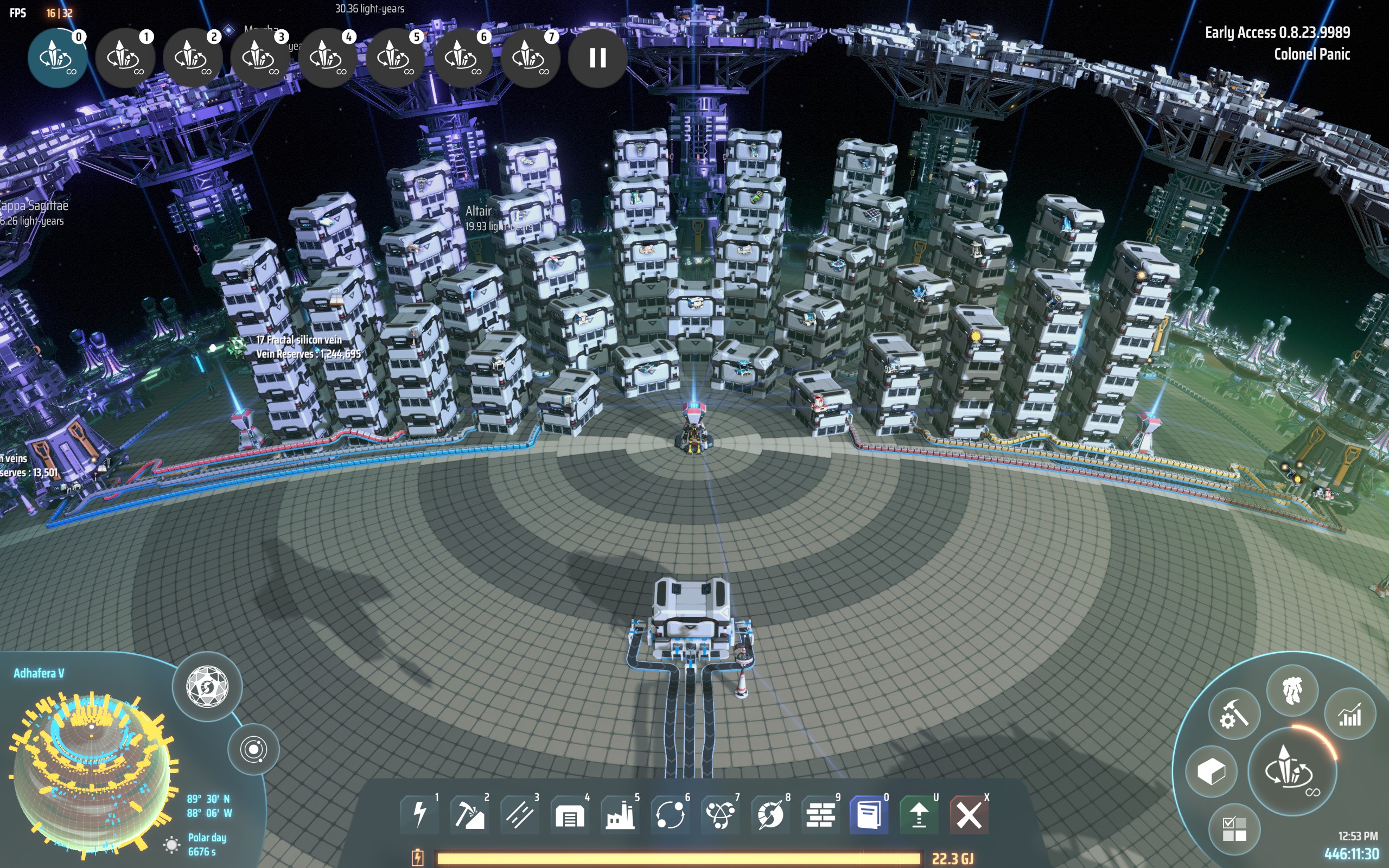Viewport: 1389px width, 868px height.
Task: Open the hammer and gear replicator
Action: point(1234,714)
